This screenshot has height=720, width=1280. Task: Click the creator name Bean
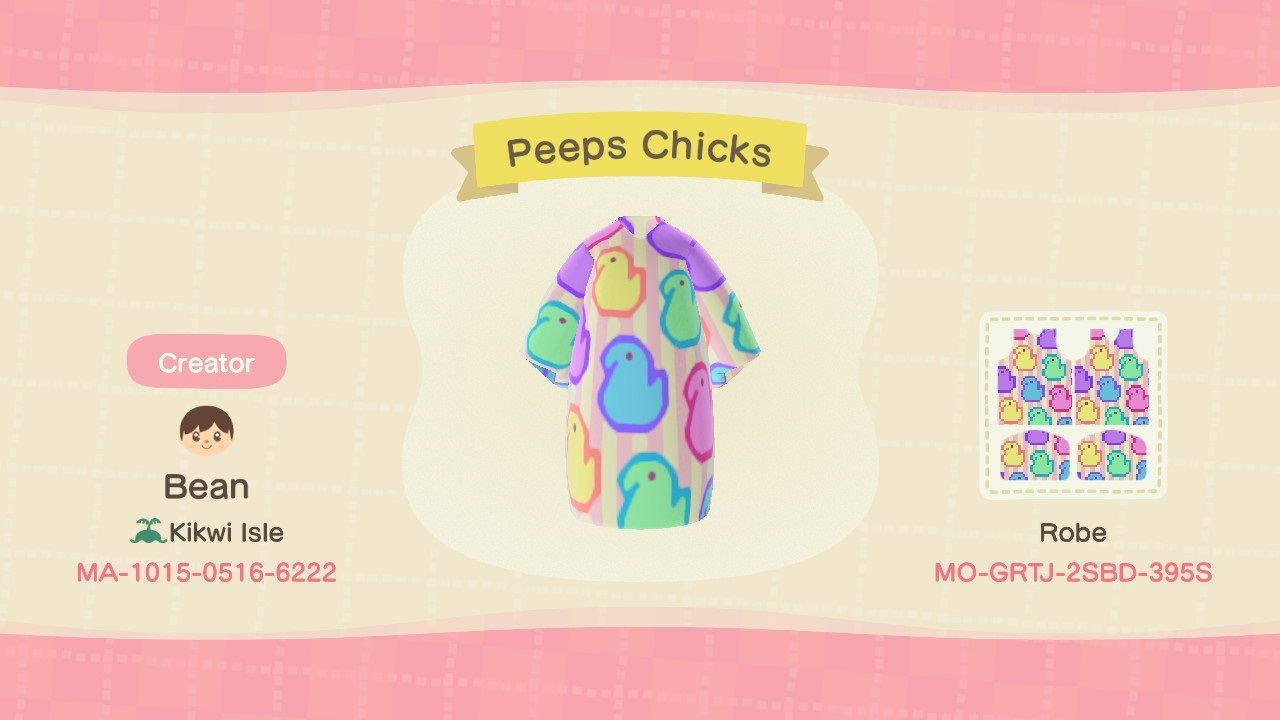click(x=205, y=486)
